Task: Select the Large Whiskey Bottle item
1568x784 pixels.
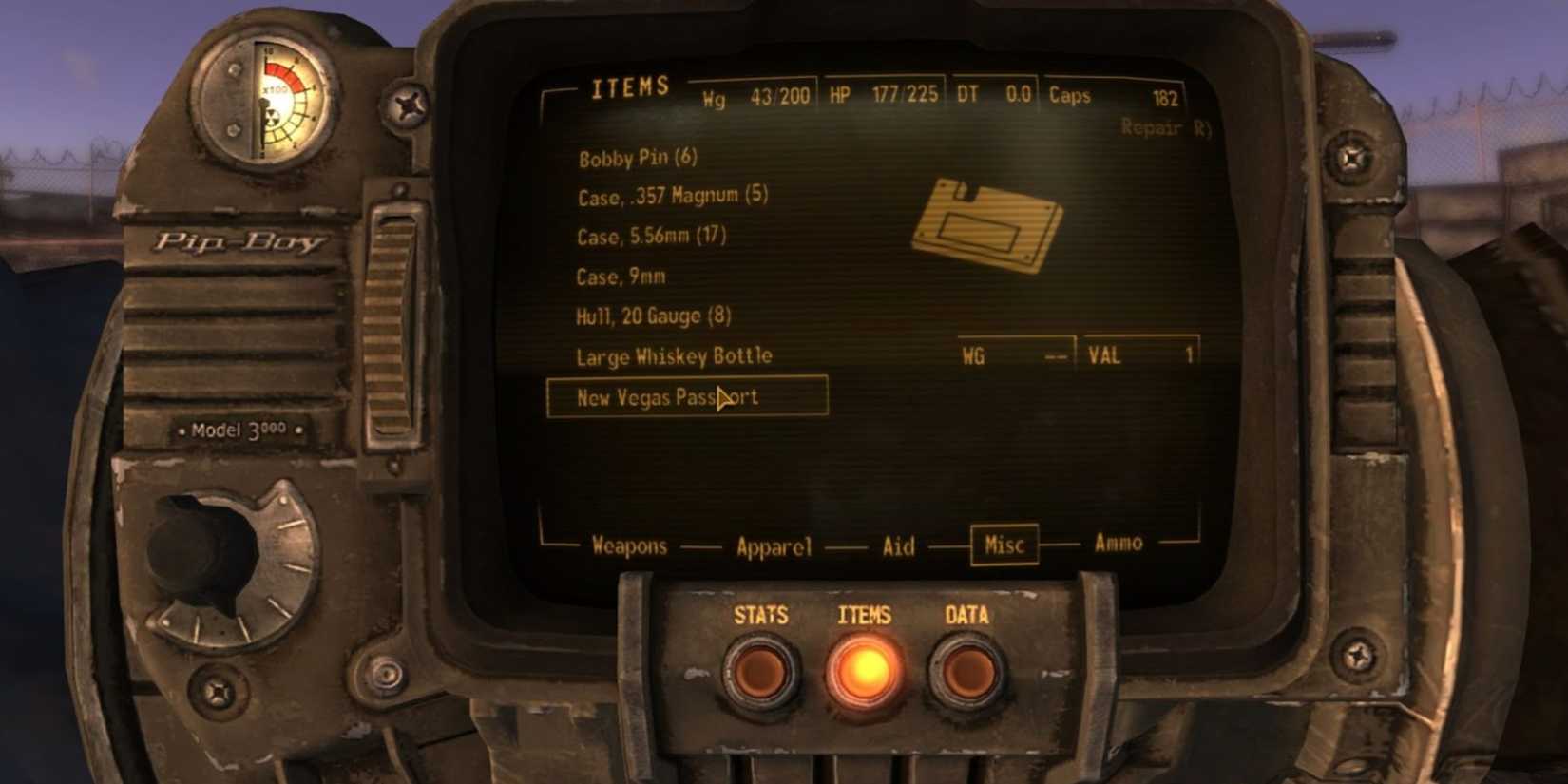Action: coord(674,355)
